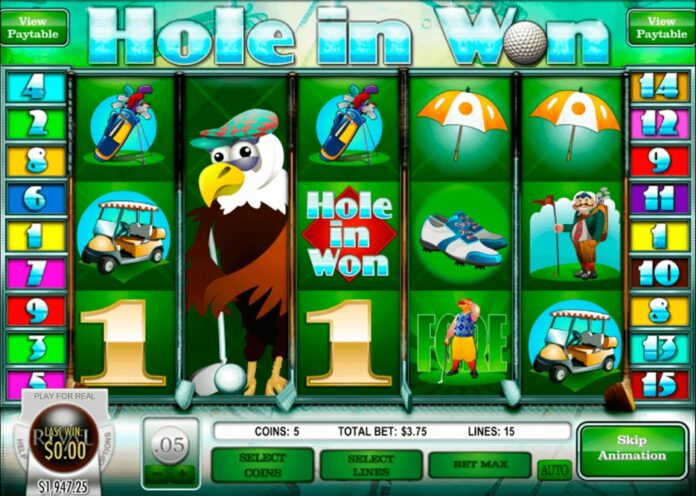Choose Bet Max

click(x=479, y=464)
